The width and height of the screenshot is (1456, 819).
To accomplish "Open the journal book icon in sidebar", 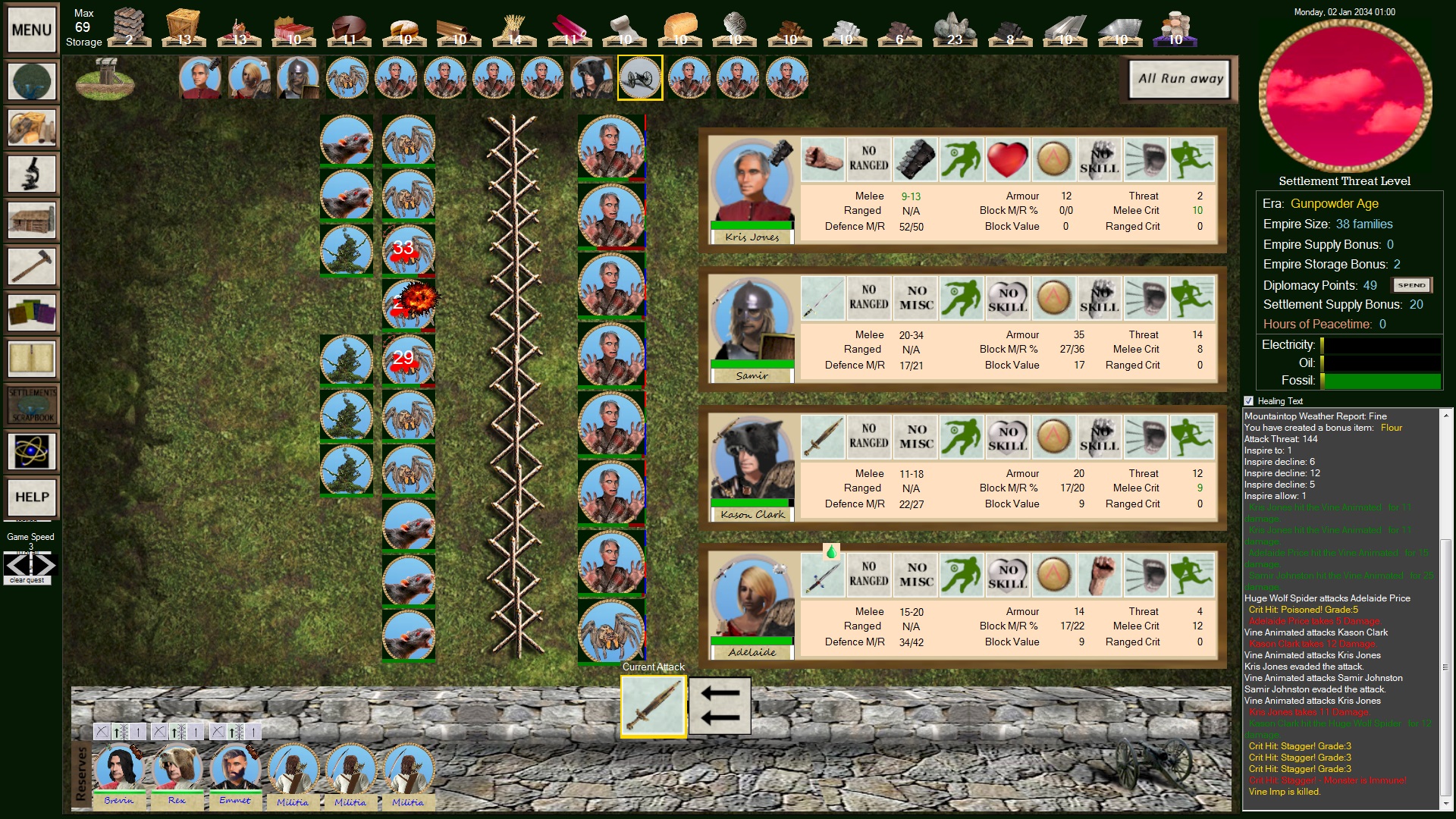I will [31, 359].
